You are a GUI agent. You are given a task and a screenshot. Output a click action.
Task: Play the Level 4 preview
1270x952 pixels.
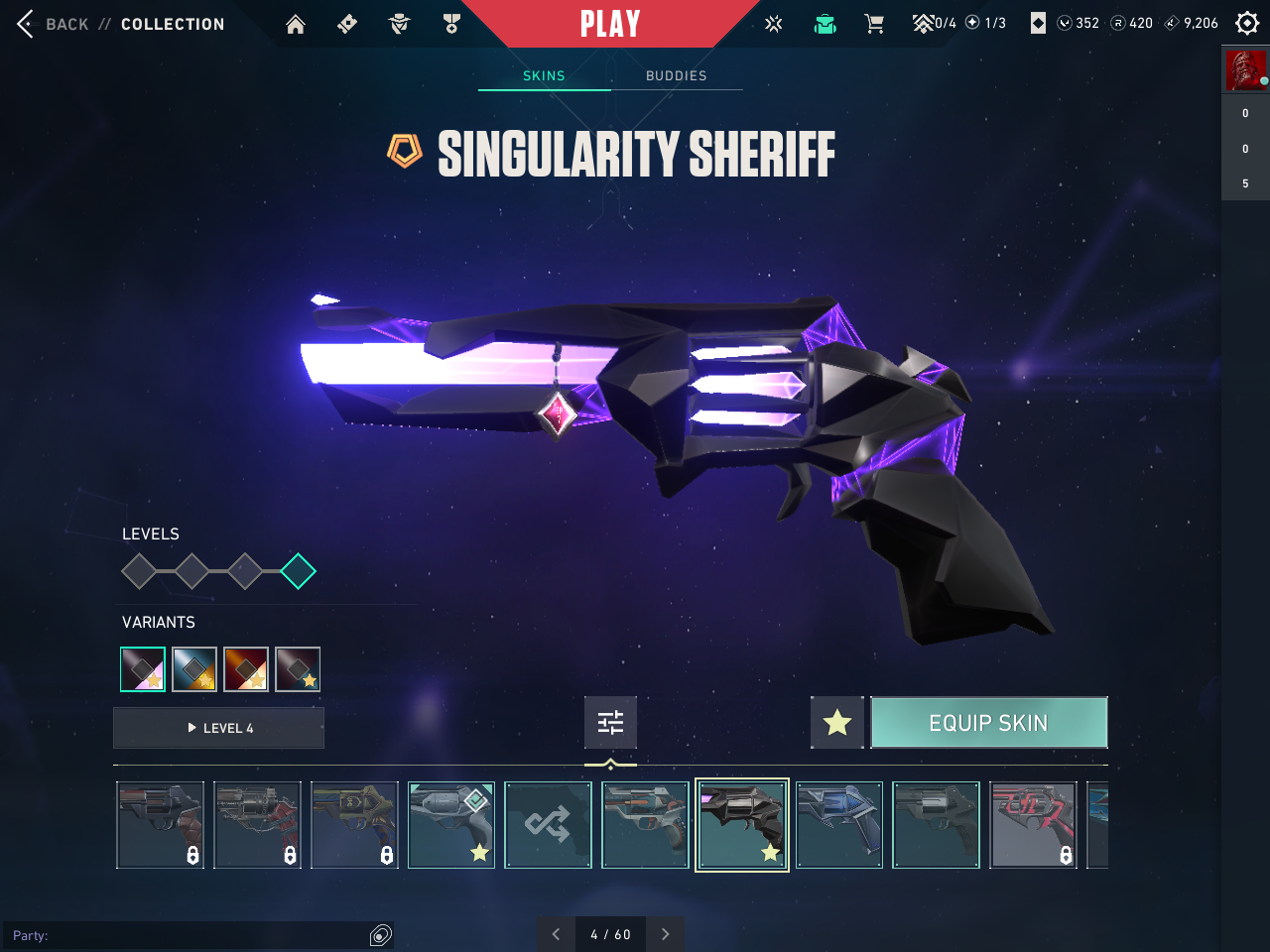(219, 728)
